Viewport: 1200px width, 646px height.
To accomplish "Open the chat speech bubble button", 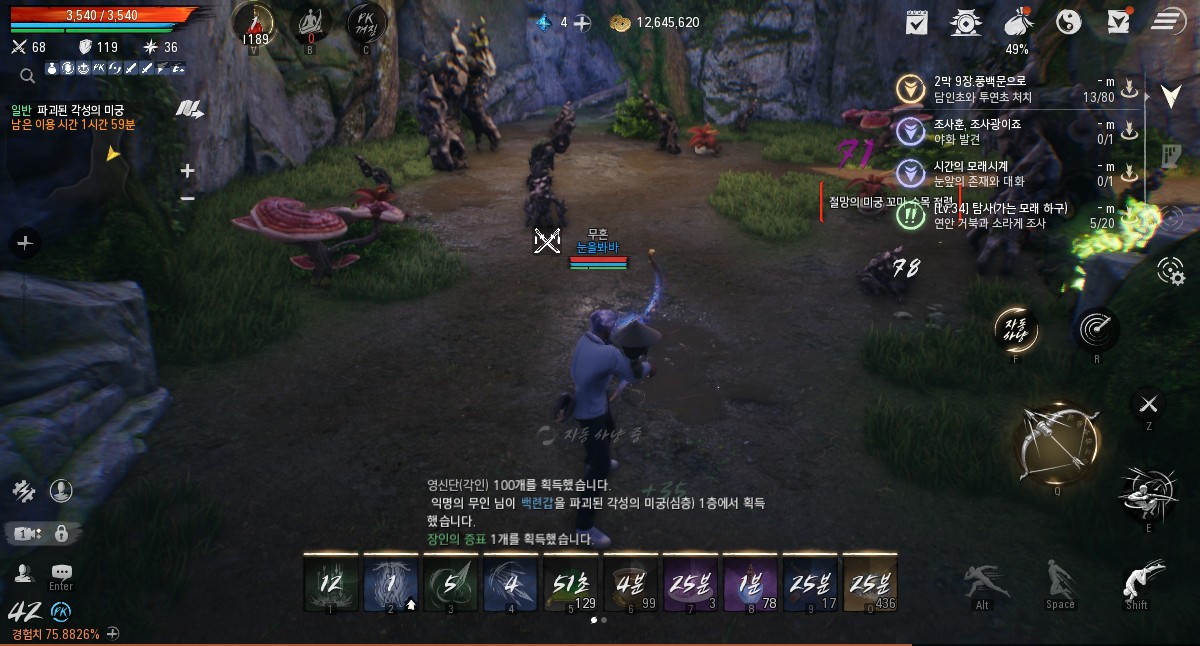I will click(x=61, y=571).
